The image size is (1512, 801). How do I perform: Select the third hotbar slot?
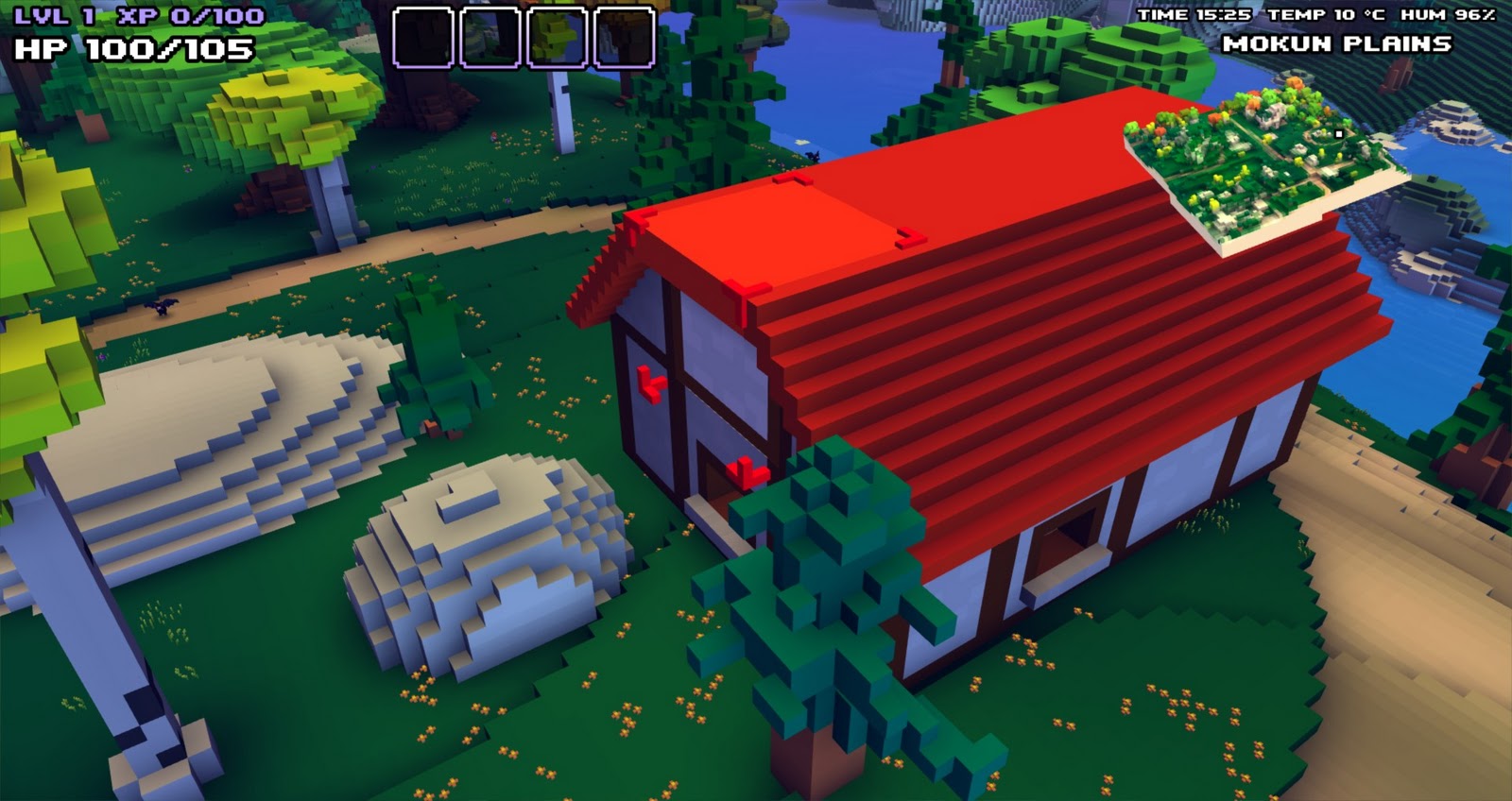point(557,38)
